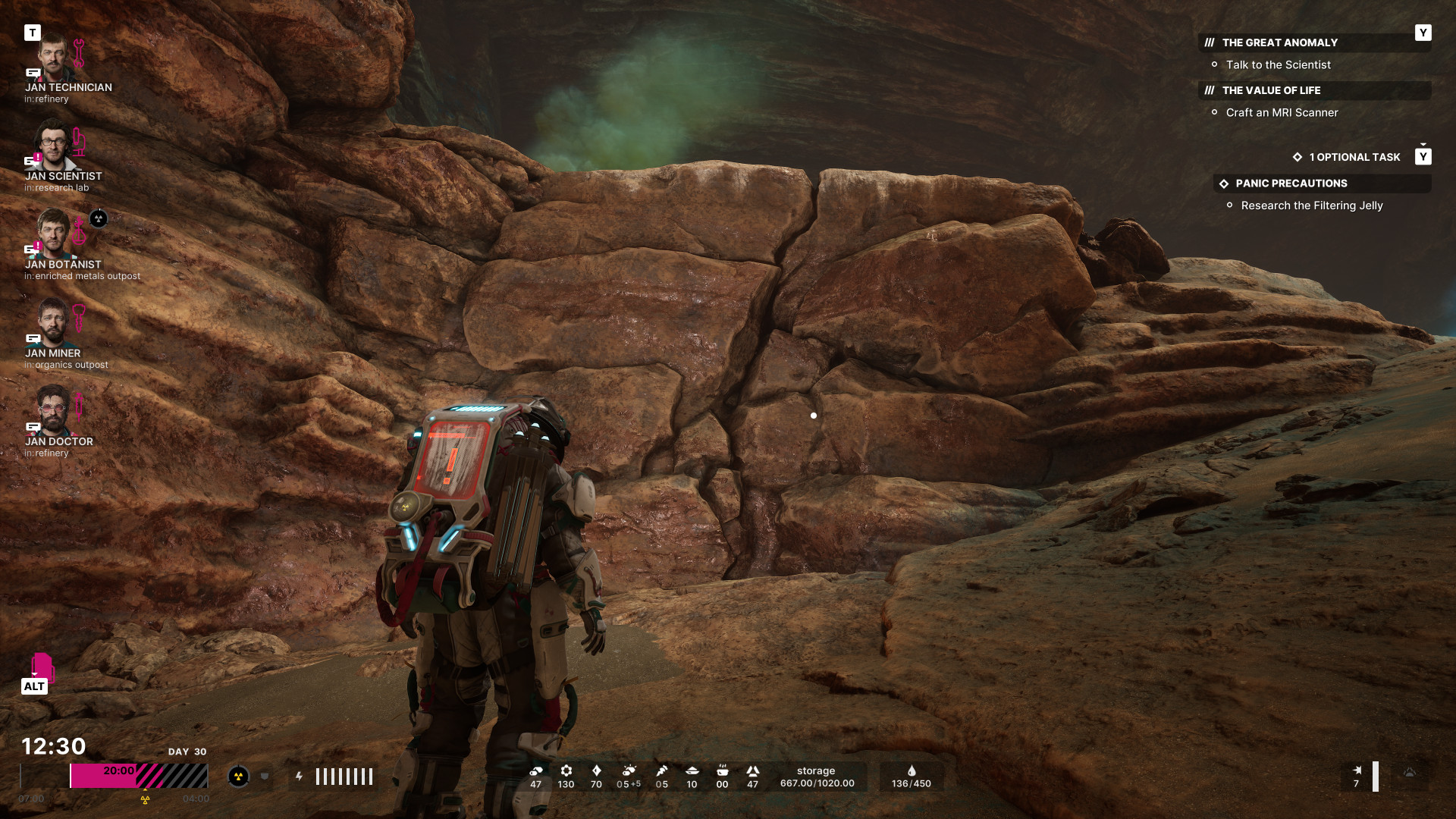This screenshot has height=819, width=1456.
Task: Select the Research the Filtering Jelly objective
Action: 1311,206
